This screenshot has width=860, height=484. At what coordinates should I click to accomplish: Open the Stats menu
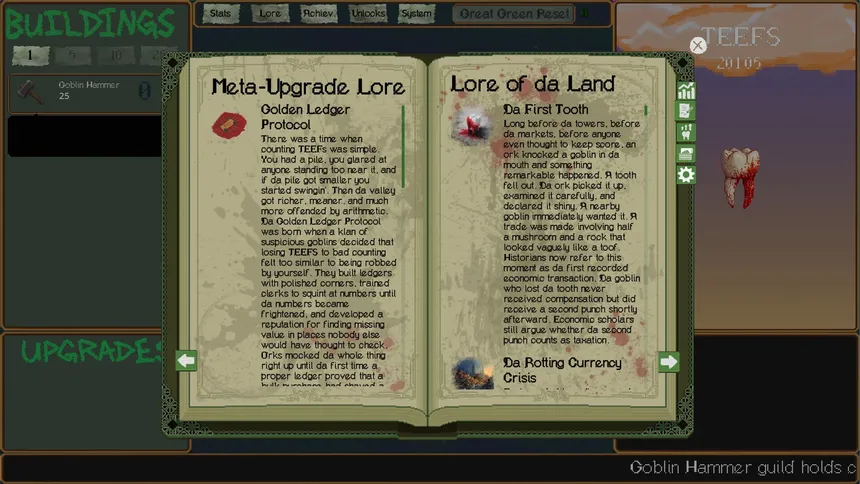(x=221, y=14)
